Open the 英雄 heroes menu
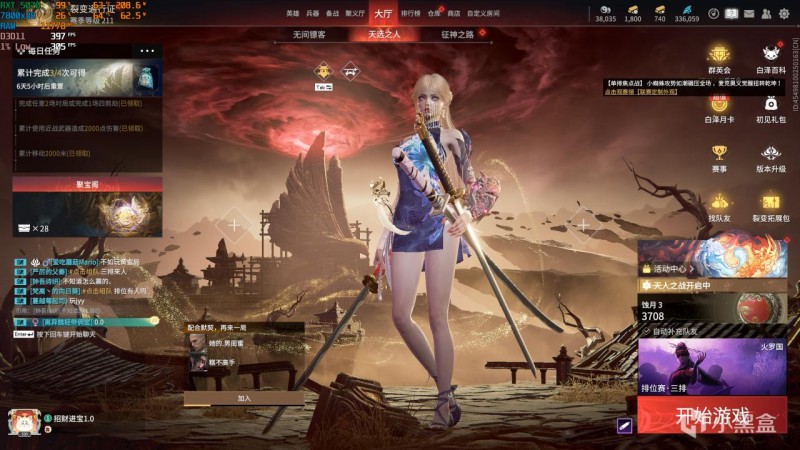This screenshot has height=450, width=800. coord(292,13)
